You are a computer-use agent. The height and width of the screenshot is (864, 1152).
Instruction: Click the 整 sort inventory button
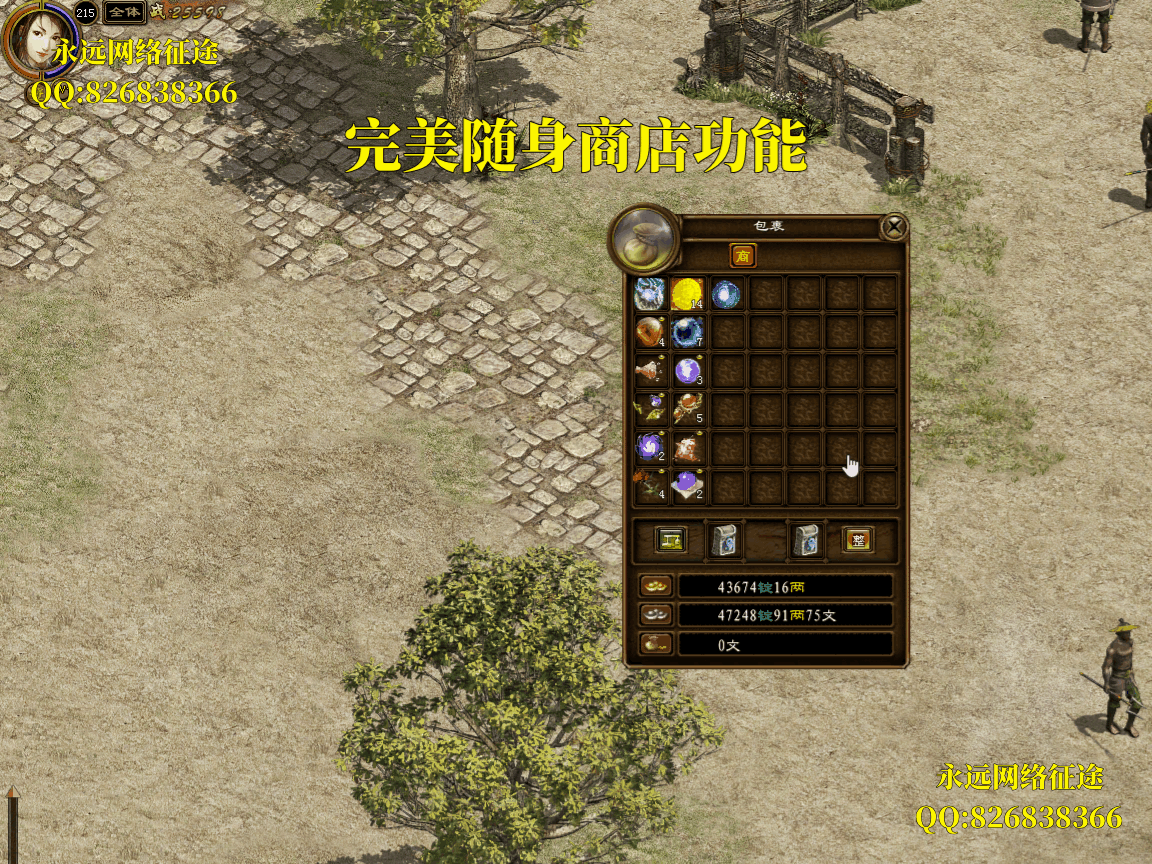point(857,540)
